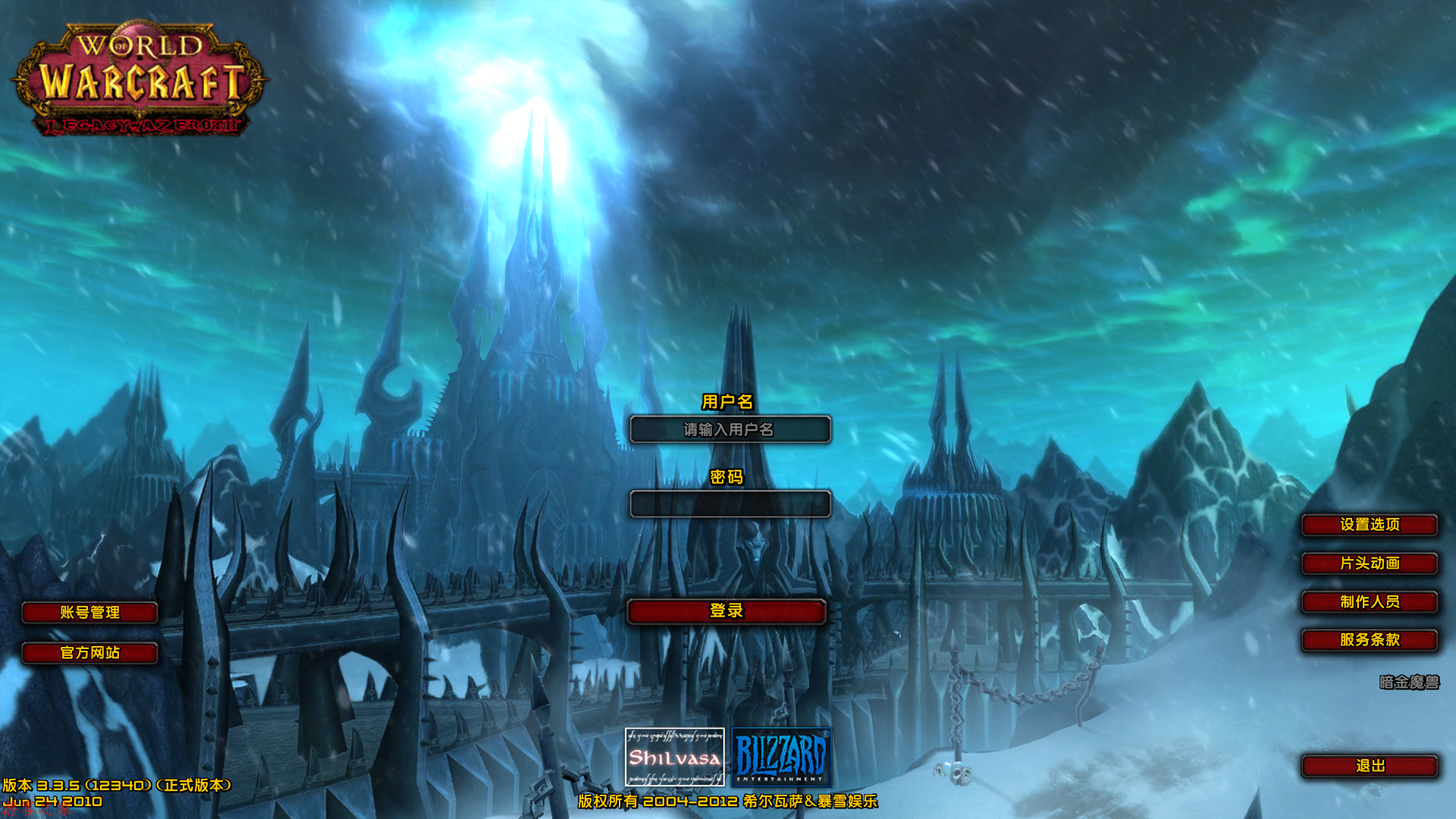
Task: Open account management (账号管理)
Action: coord(89,613)
